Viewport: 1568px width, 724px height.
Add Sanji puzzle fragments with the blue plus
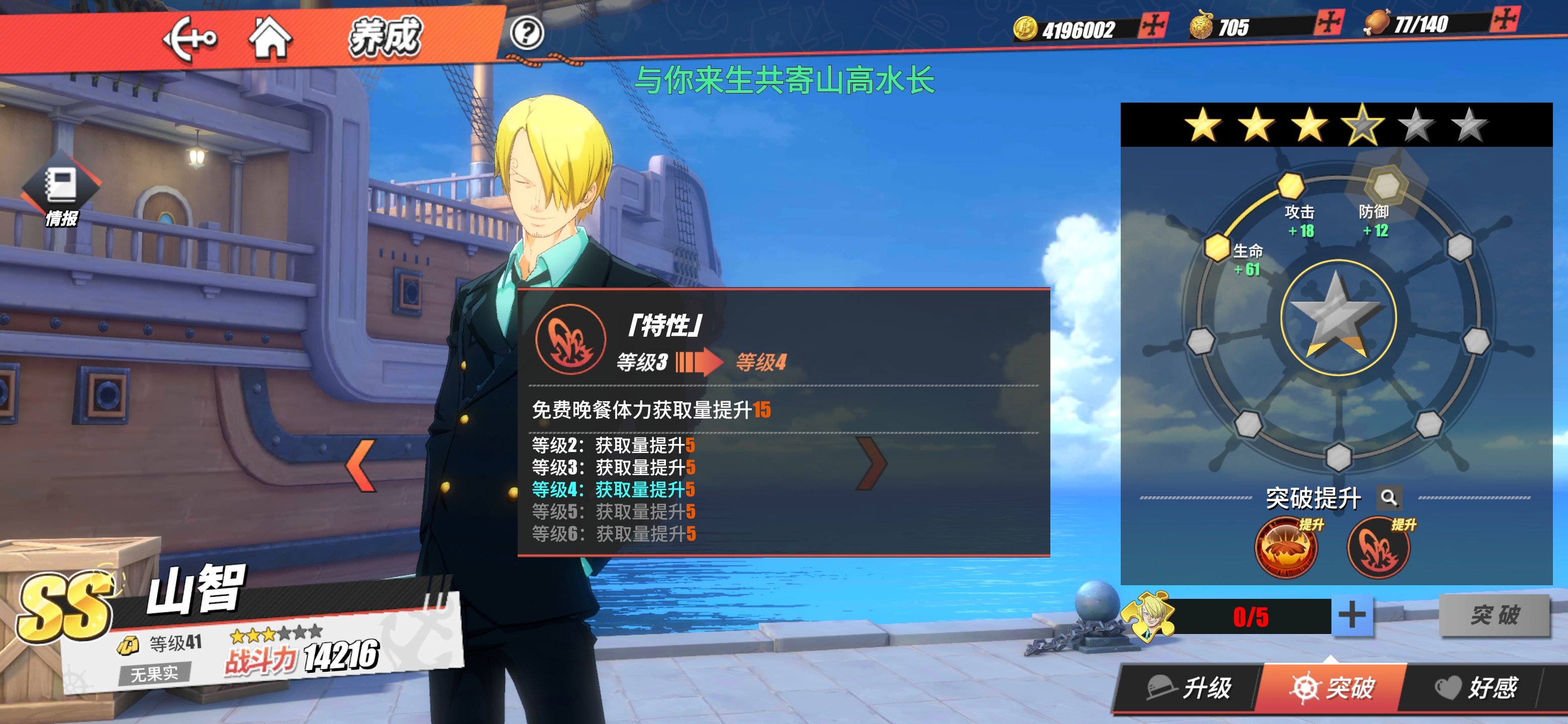(x=1352, y=615)
